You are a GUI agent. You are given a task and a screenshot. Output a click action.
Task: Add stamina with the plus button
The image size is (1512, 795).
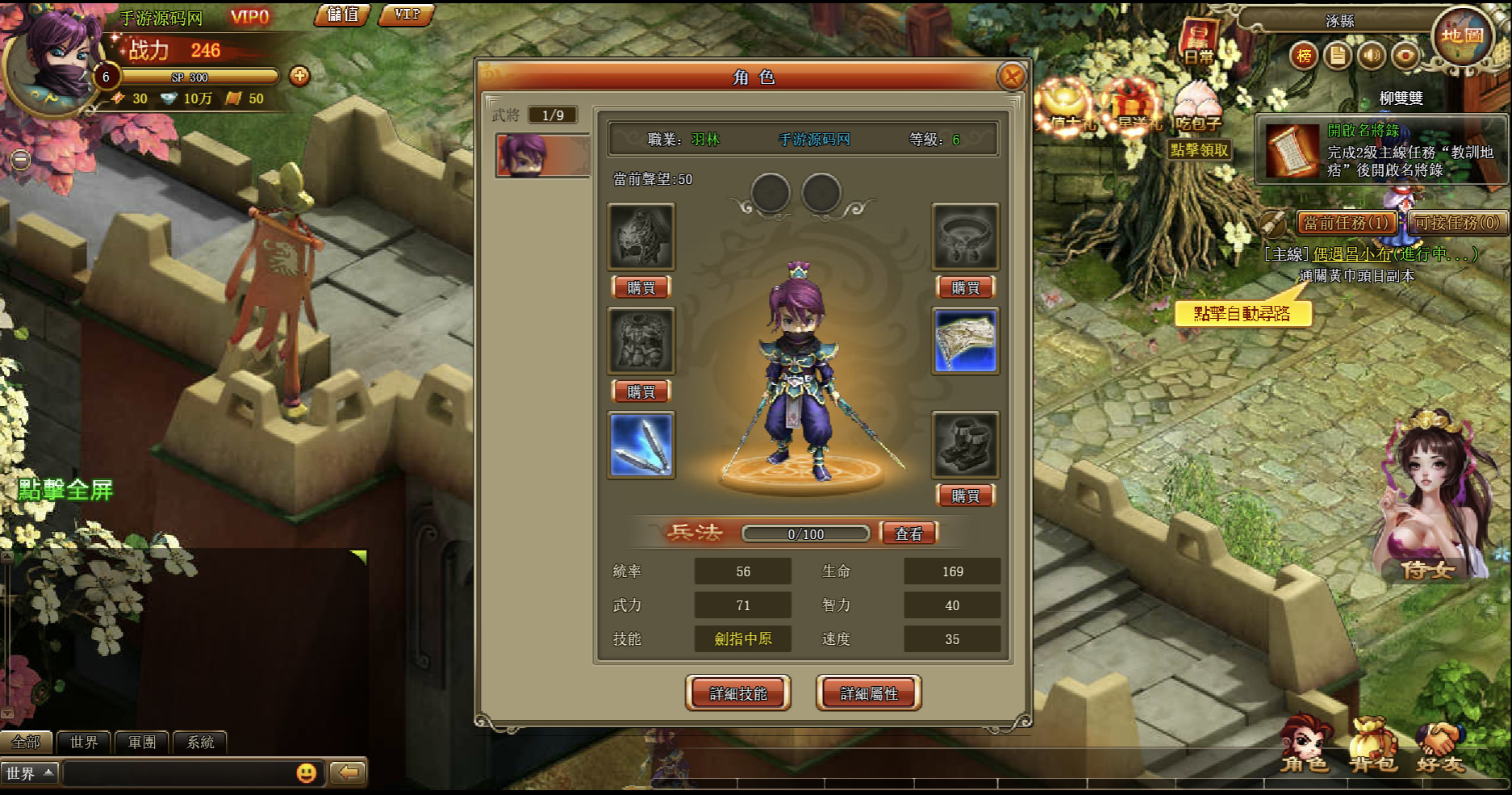click(299, 76)
